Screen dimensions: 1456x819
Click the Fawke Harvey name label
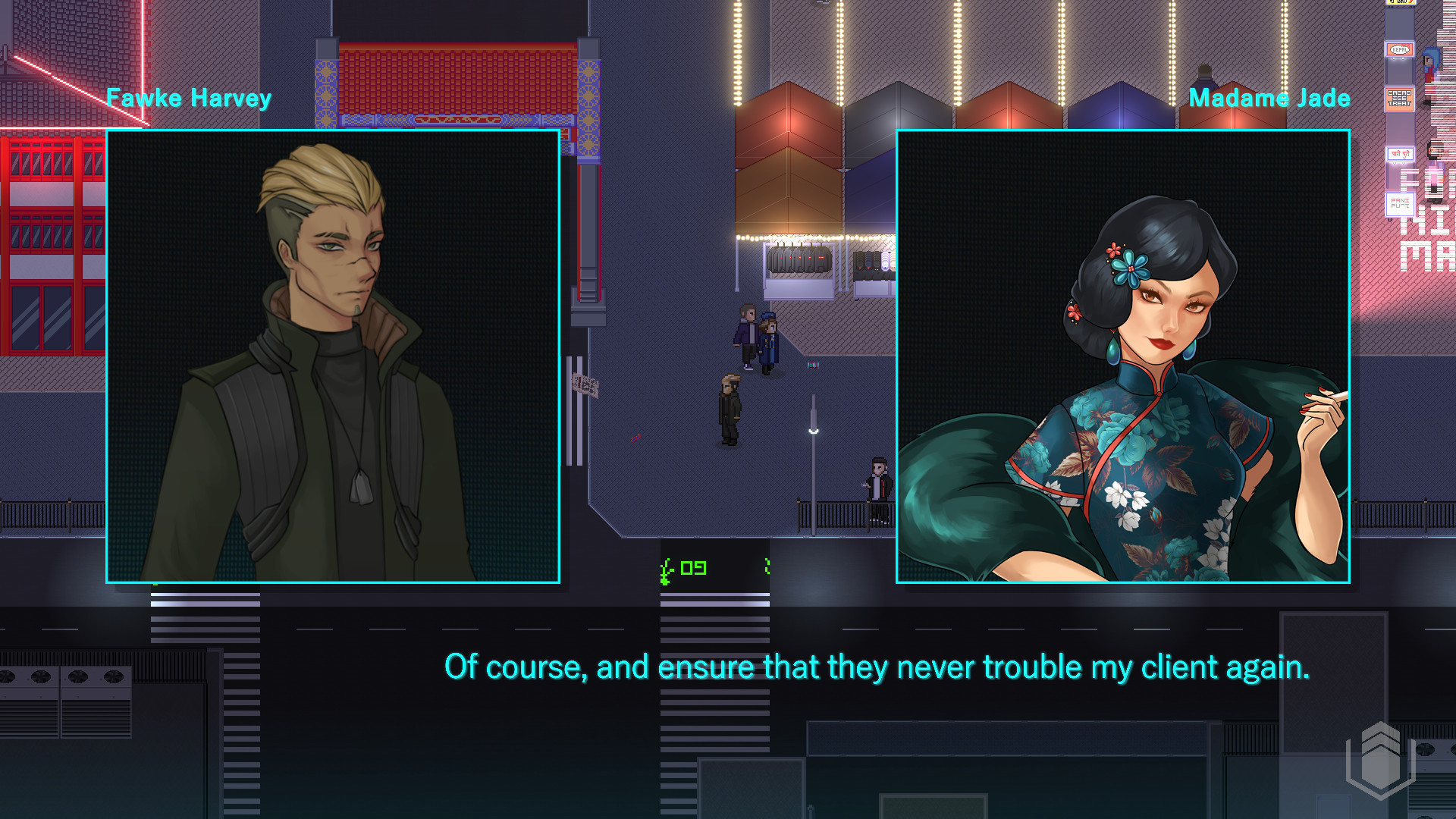point(190,97)
